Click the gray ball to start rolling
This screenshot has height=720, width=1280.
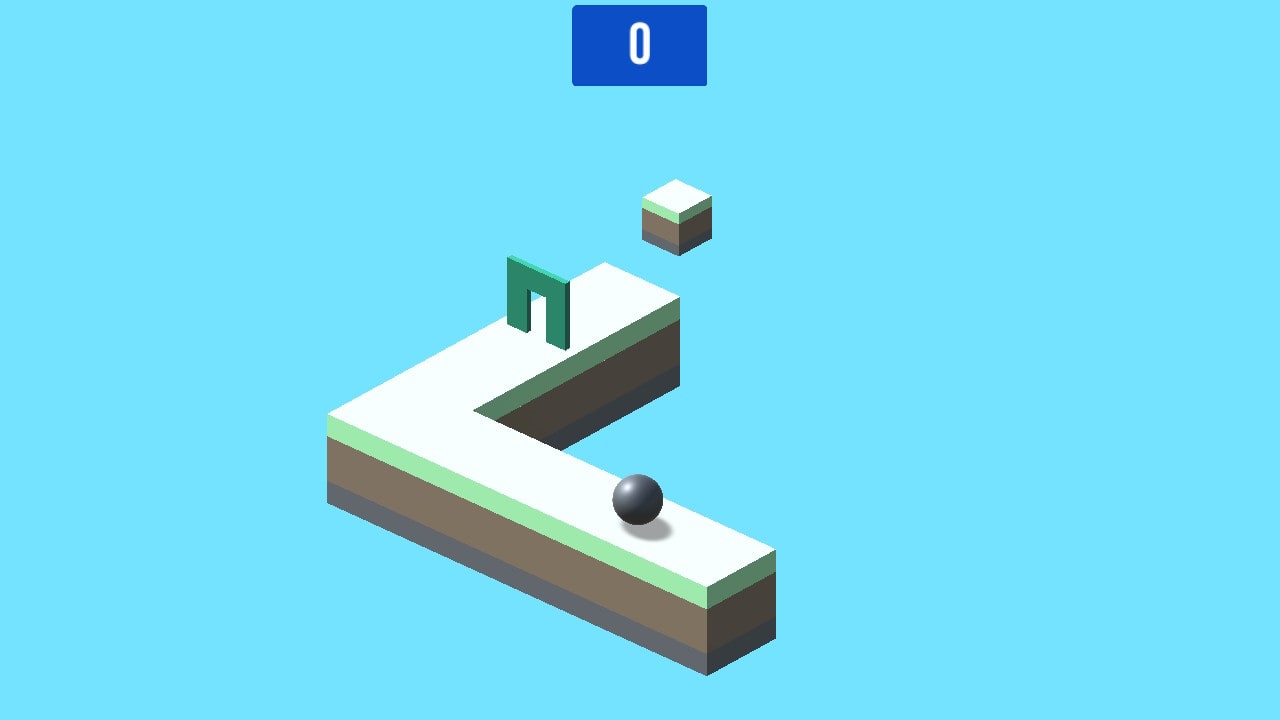pos(638,497)
